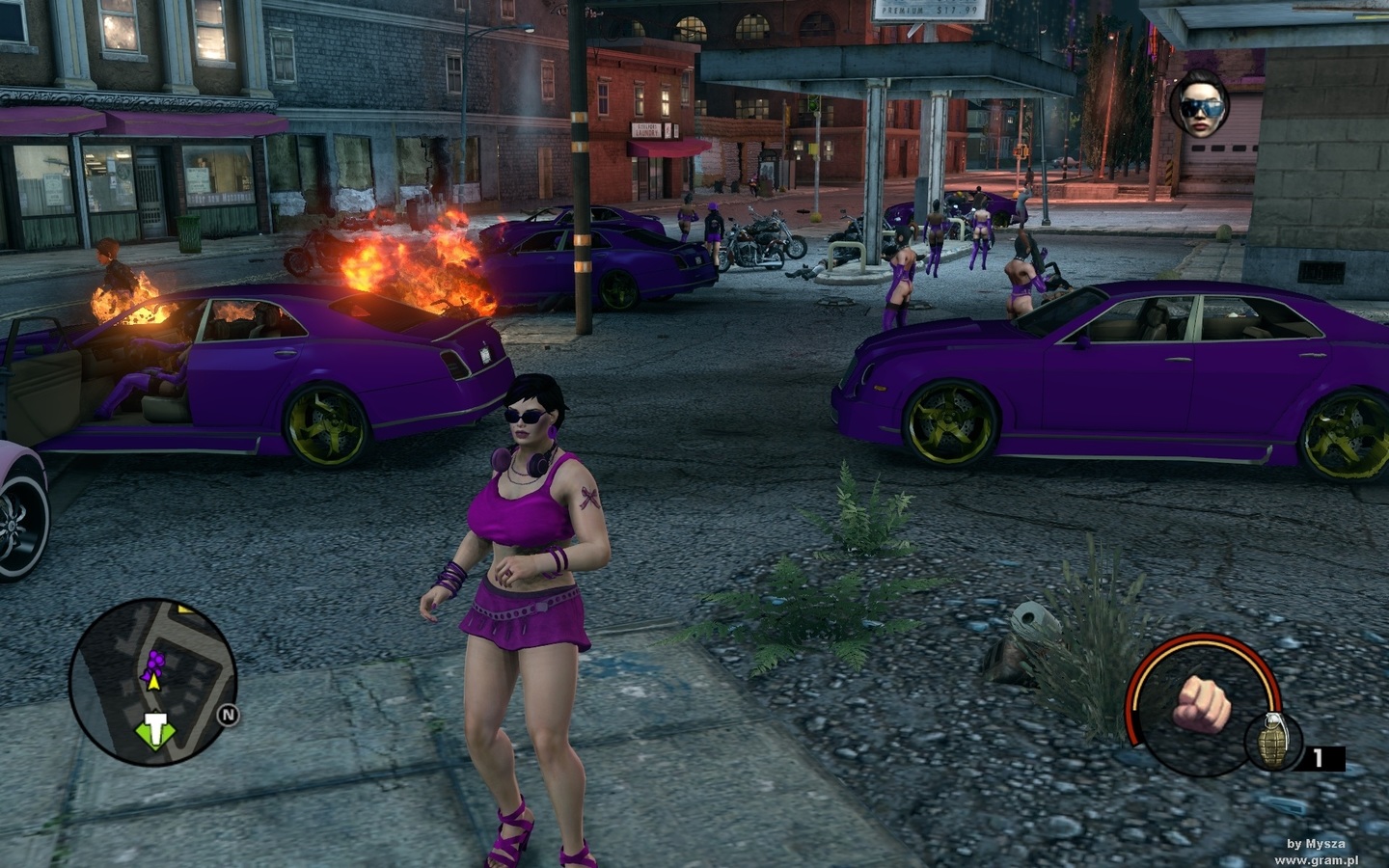
Task: Click the yellow player arrow on minimap
Action: tap(152, 681)
